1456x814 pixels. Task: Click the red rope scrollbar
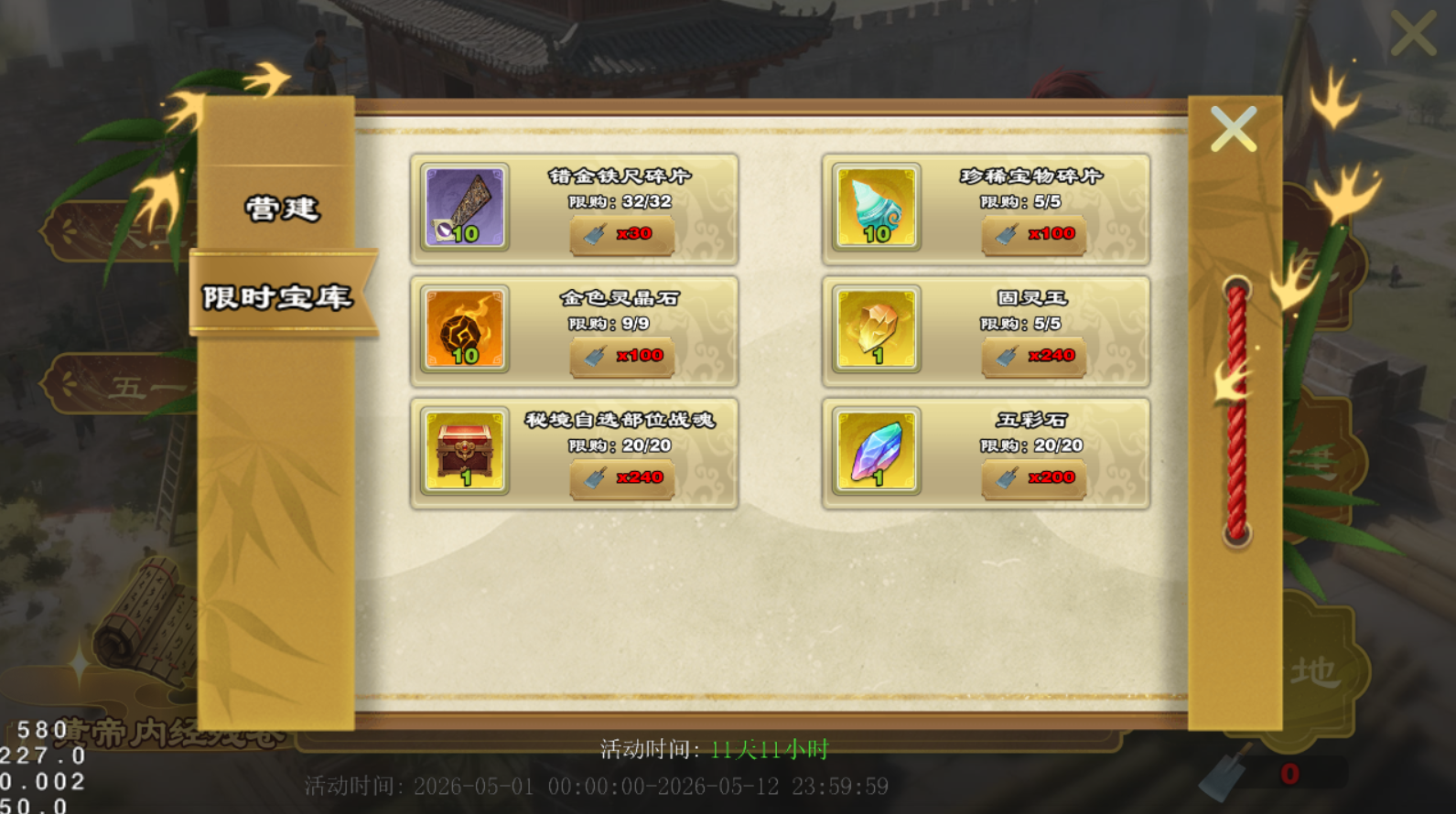point(1236,412)
